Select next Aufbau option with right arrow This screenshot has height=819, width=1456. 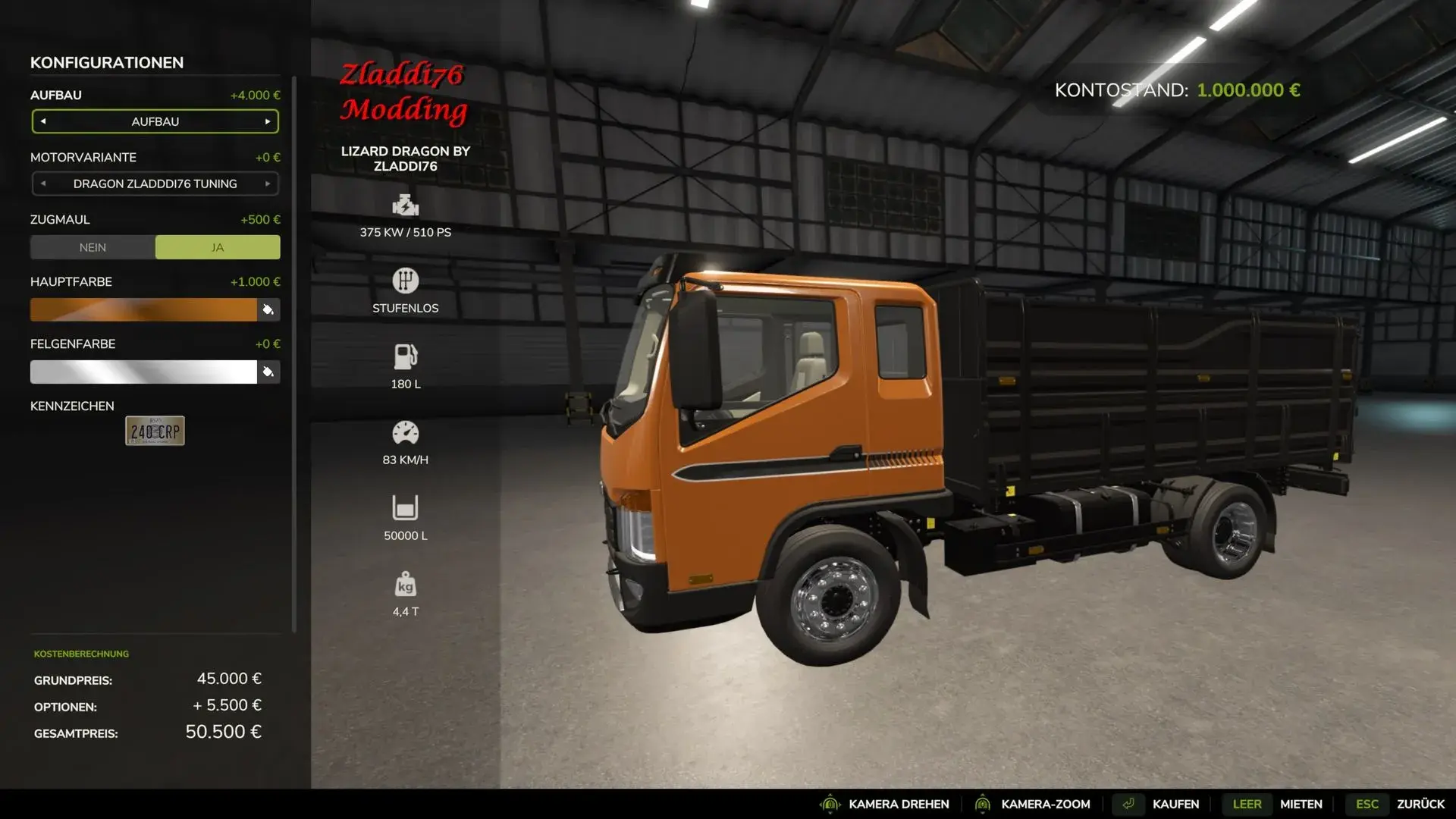click(x=268, y=121)
